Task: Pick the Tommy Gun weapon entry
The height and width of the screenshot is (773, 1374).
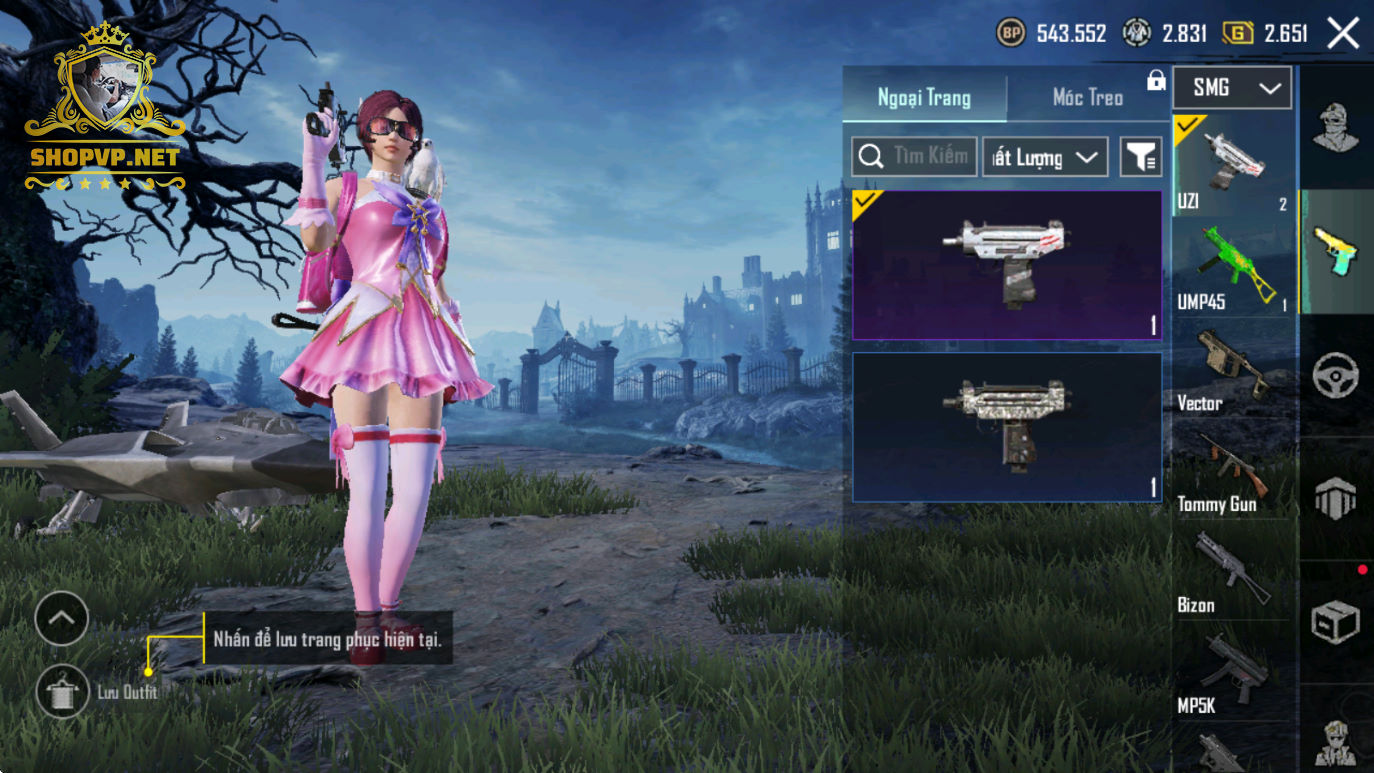Action: tap(1234, 470)
